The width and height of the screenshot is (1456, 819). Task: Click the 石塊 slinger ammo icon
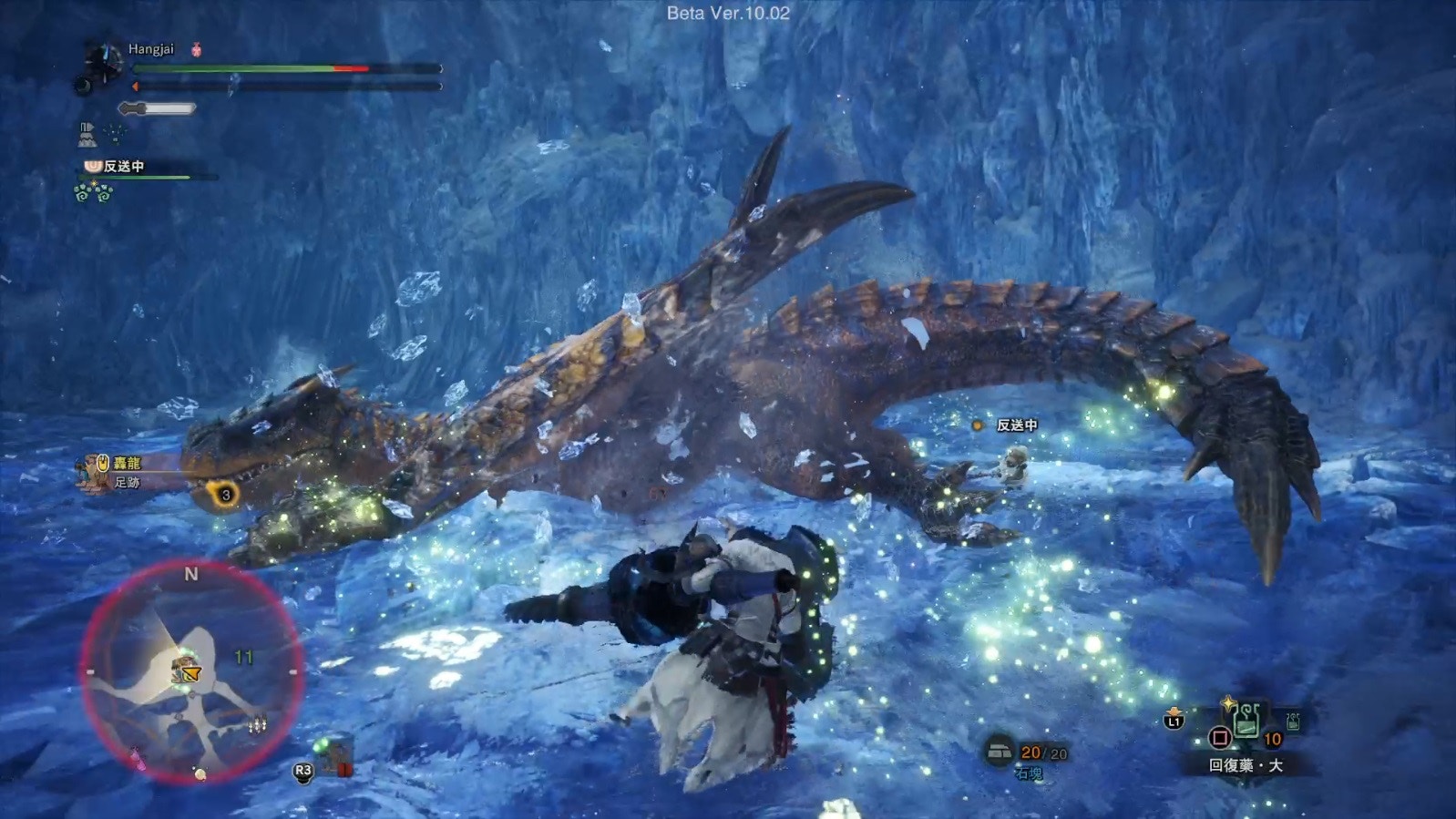coord(1000,752)
